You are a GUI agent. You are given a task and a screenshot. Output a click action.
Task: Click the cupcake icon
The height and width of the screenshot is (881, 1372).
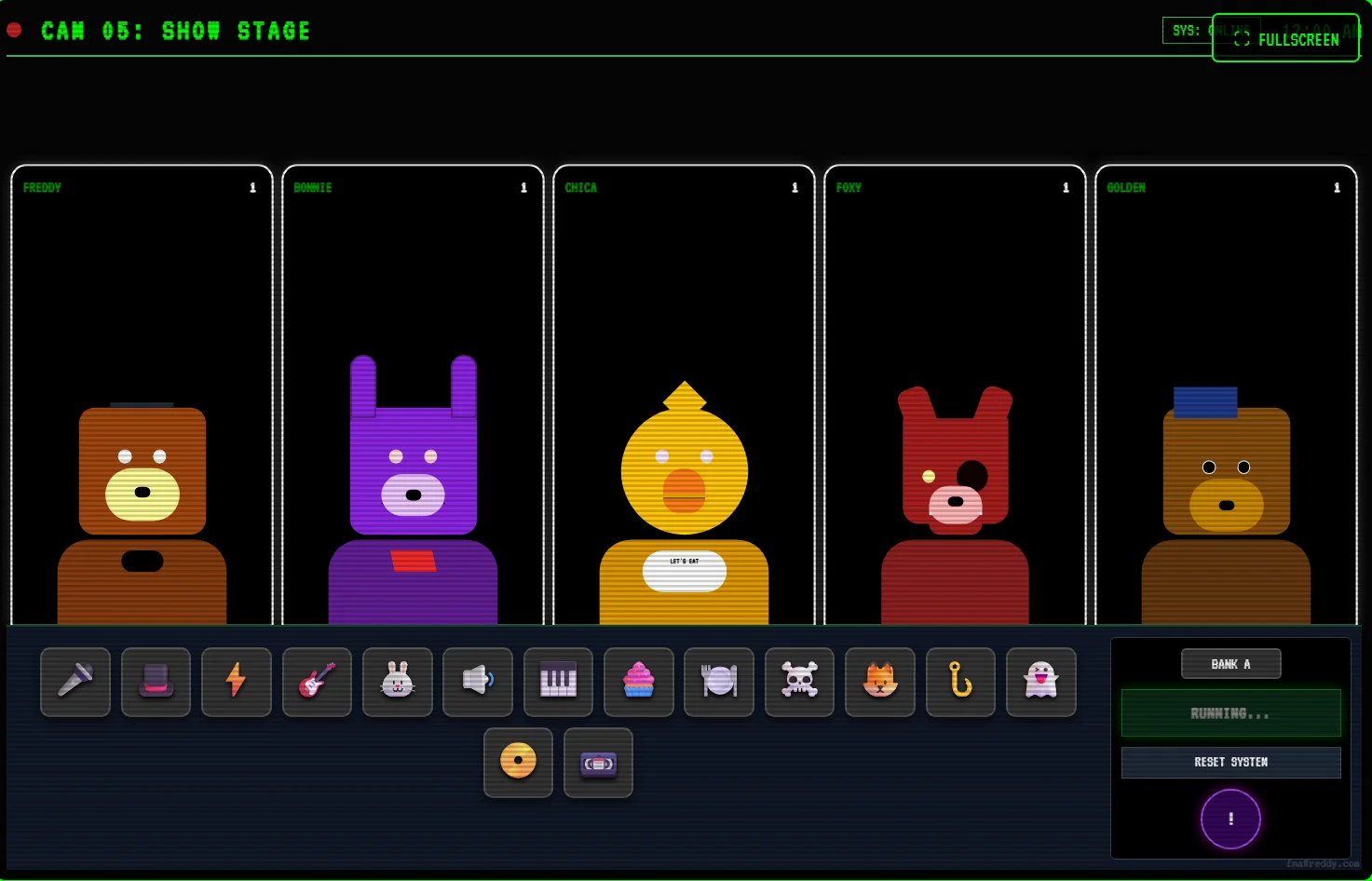638,682
